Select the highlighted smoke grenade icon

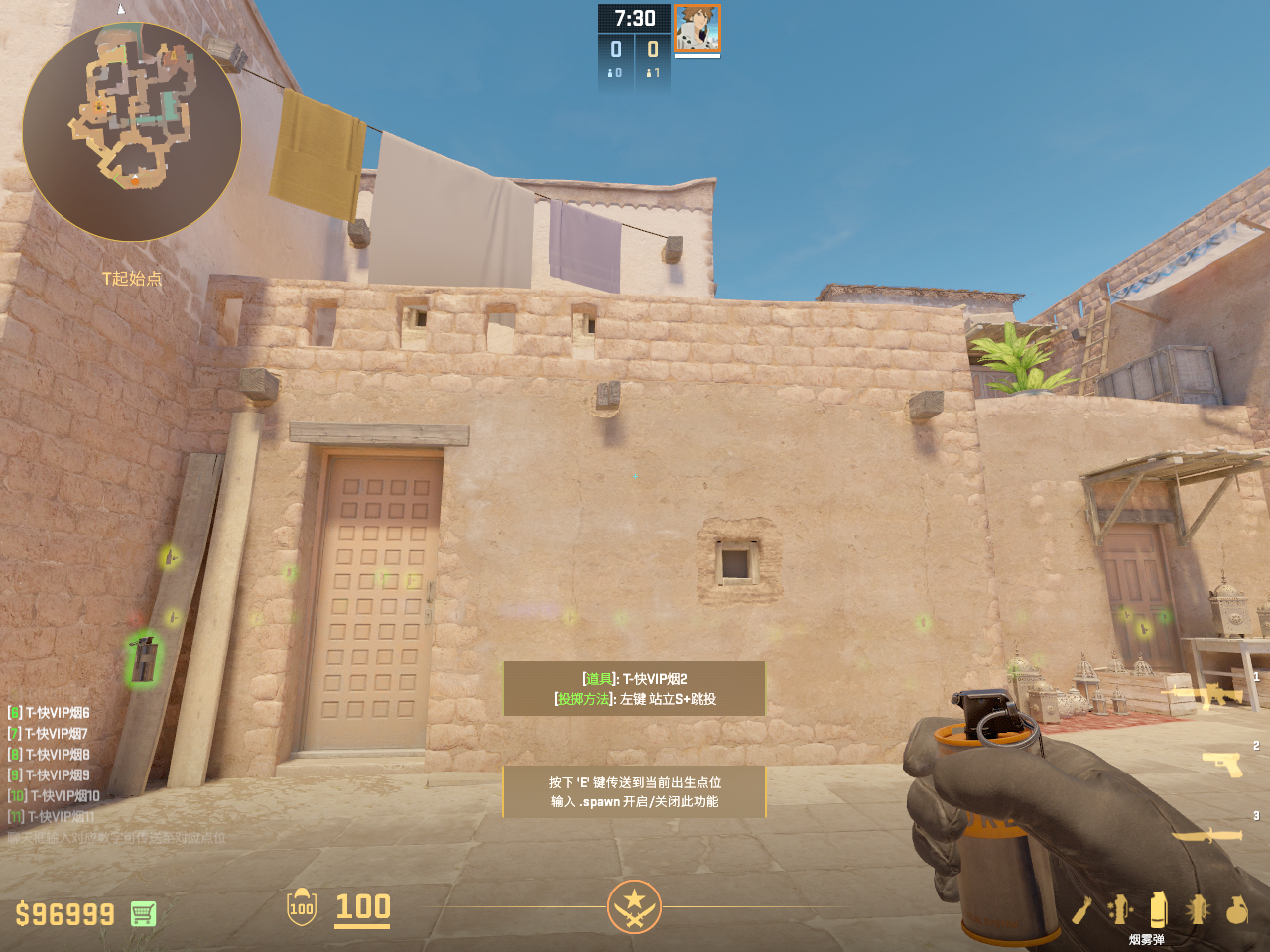(x=1158, y=909)
